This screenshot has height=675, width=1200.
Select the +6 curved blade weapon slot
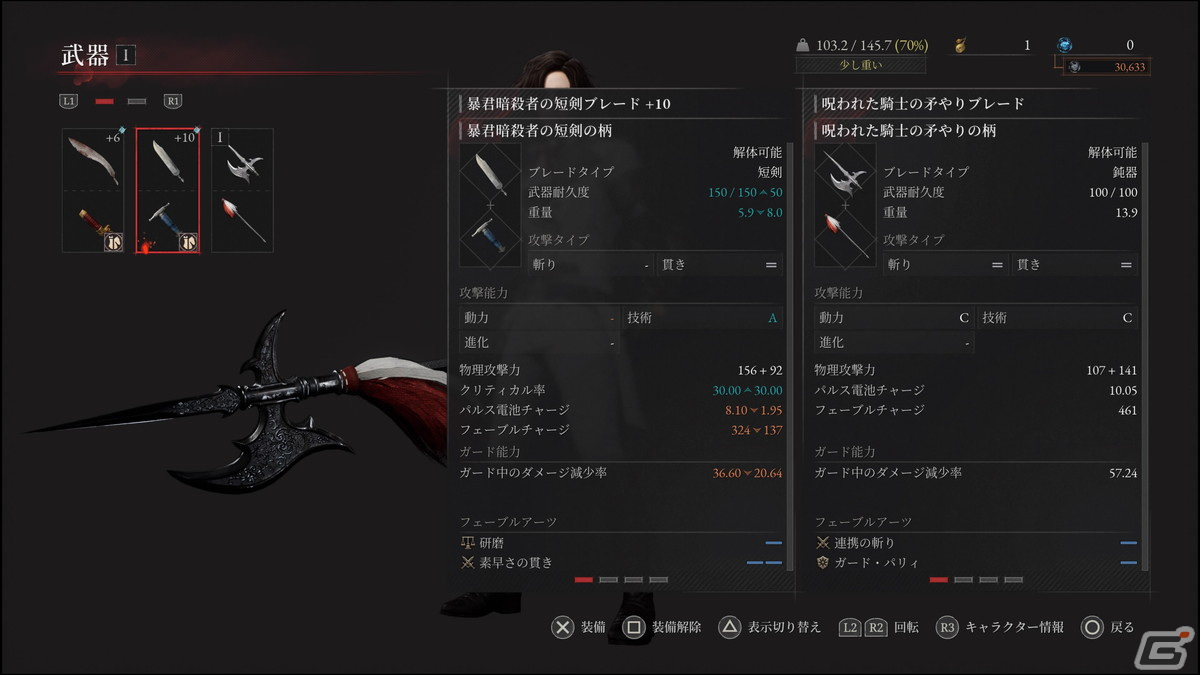(93, 190)
